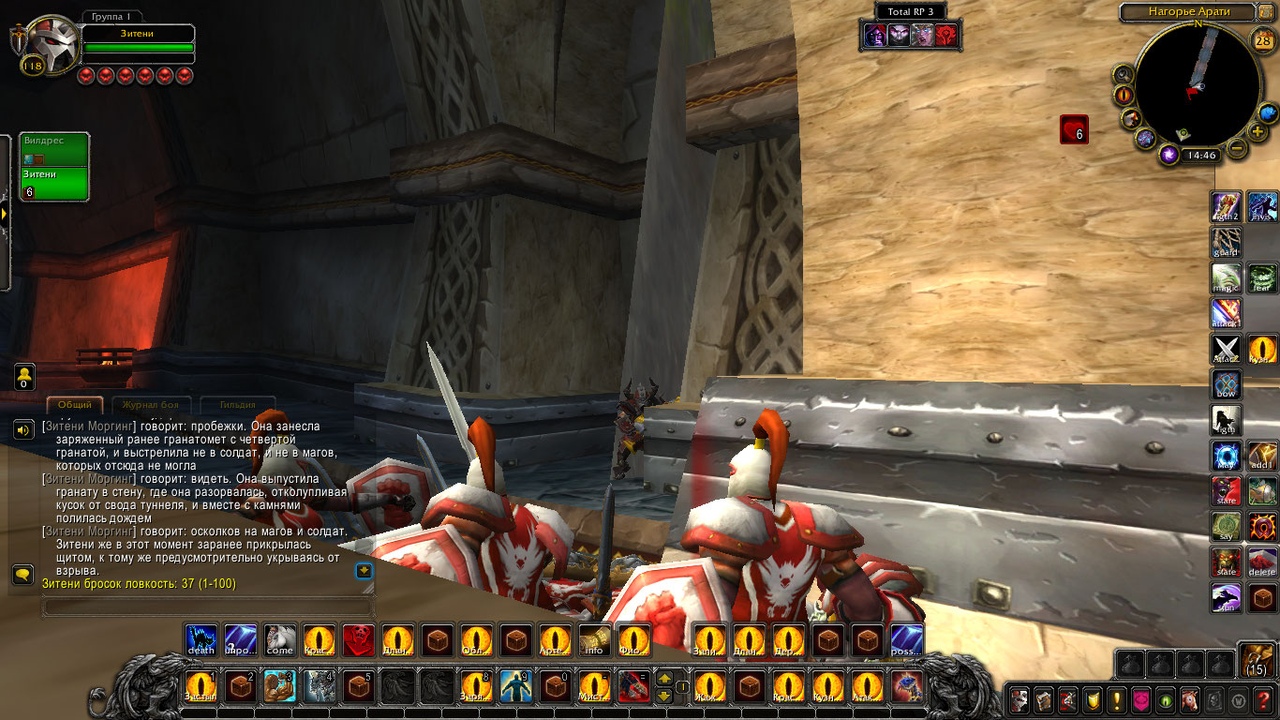Click the red skull ability icon
This screenshot has width=1280, height=720.
tap(359, 640)
